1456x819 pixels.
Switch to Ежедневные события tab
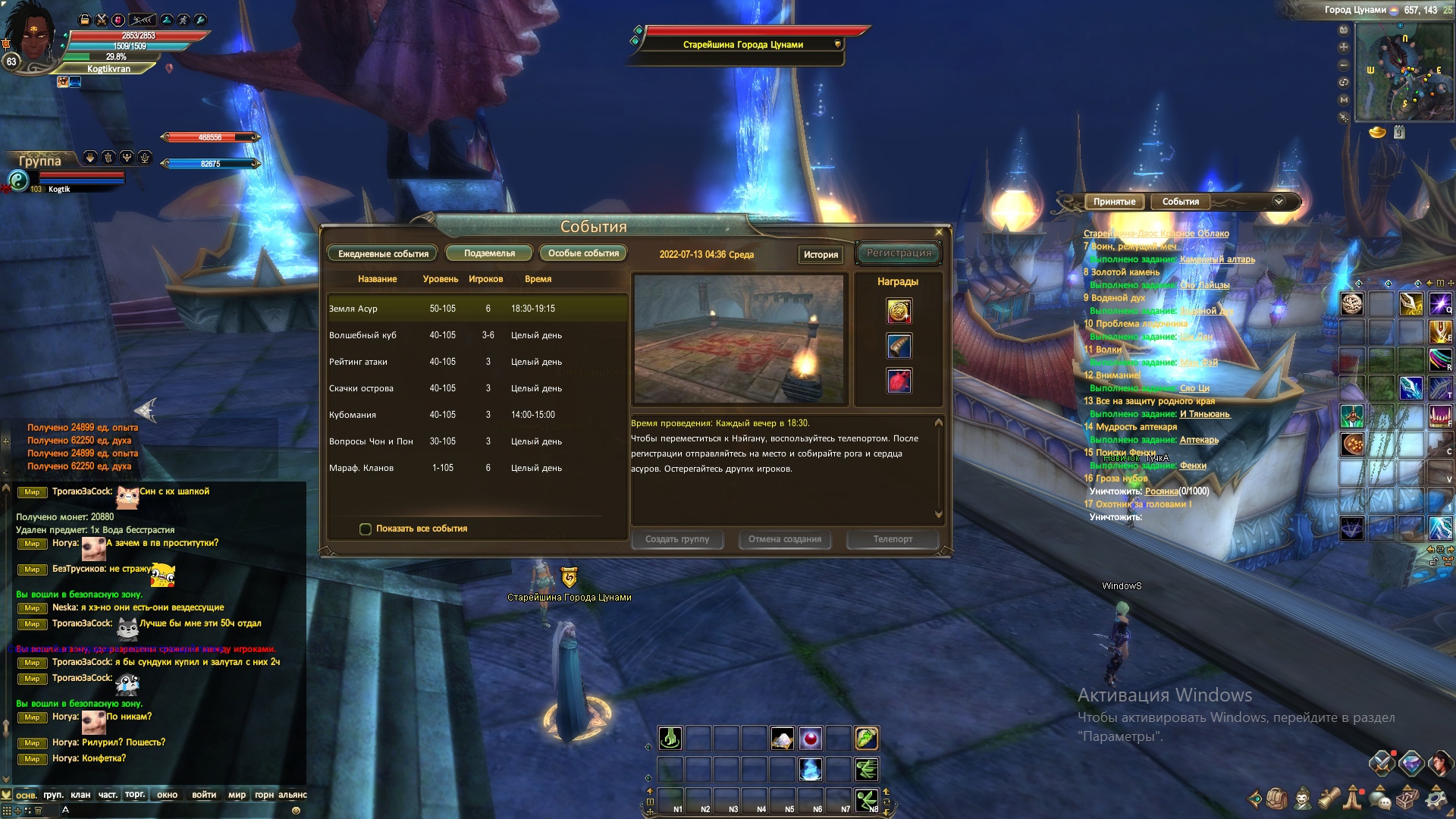pyautogui.click(x=383, y=253)
